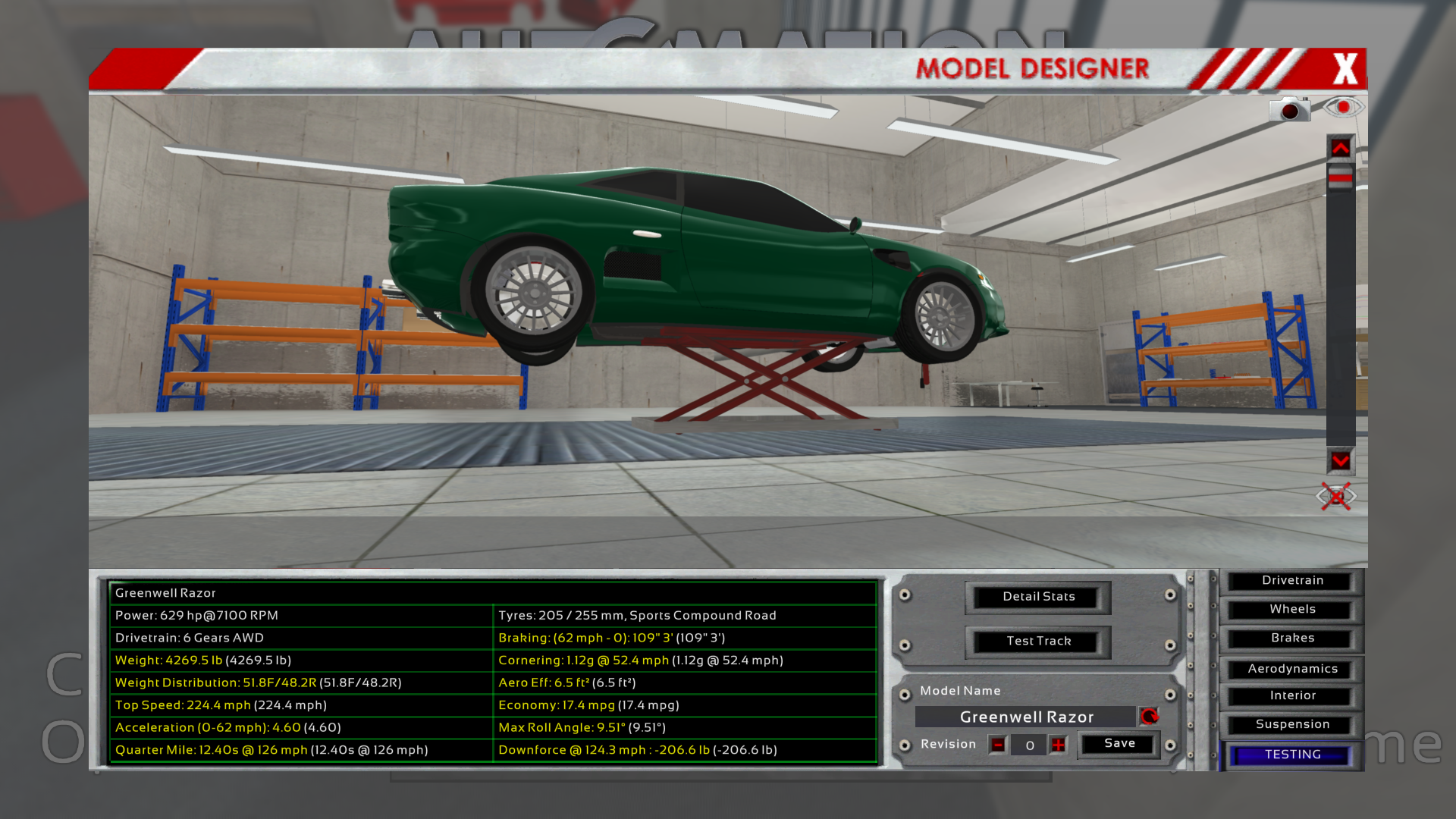Image resolution: width=1456 pixels, height=819 pixels.
Task: Edit the Greenwell Razor model name field
Action: coord(1026,717)
